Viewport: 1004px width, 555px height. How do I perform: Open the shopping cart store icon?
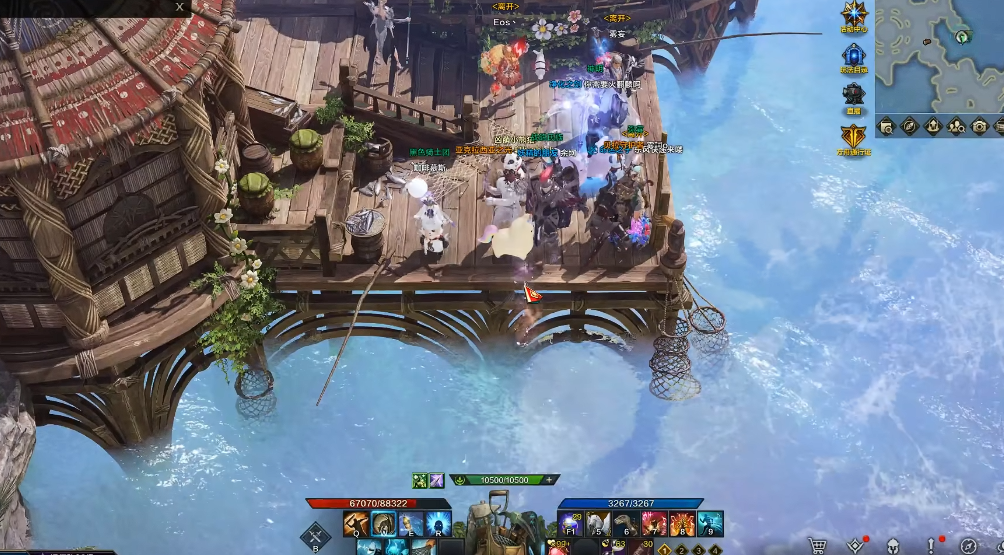point(817,546)
